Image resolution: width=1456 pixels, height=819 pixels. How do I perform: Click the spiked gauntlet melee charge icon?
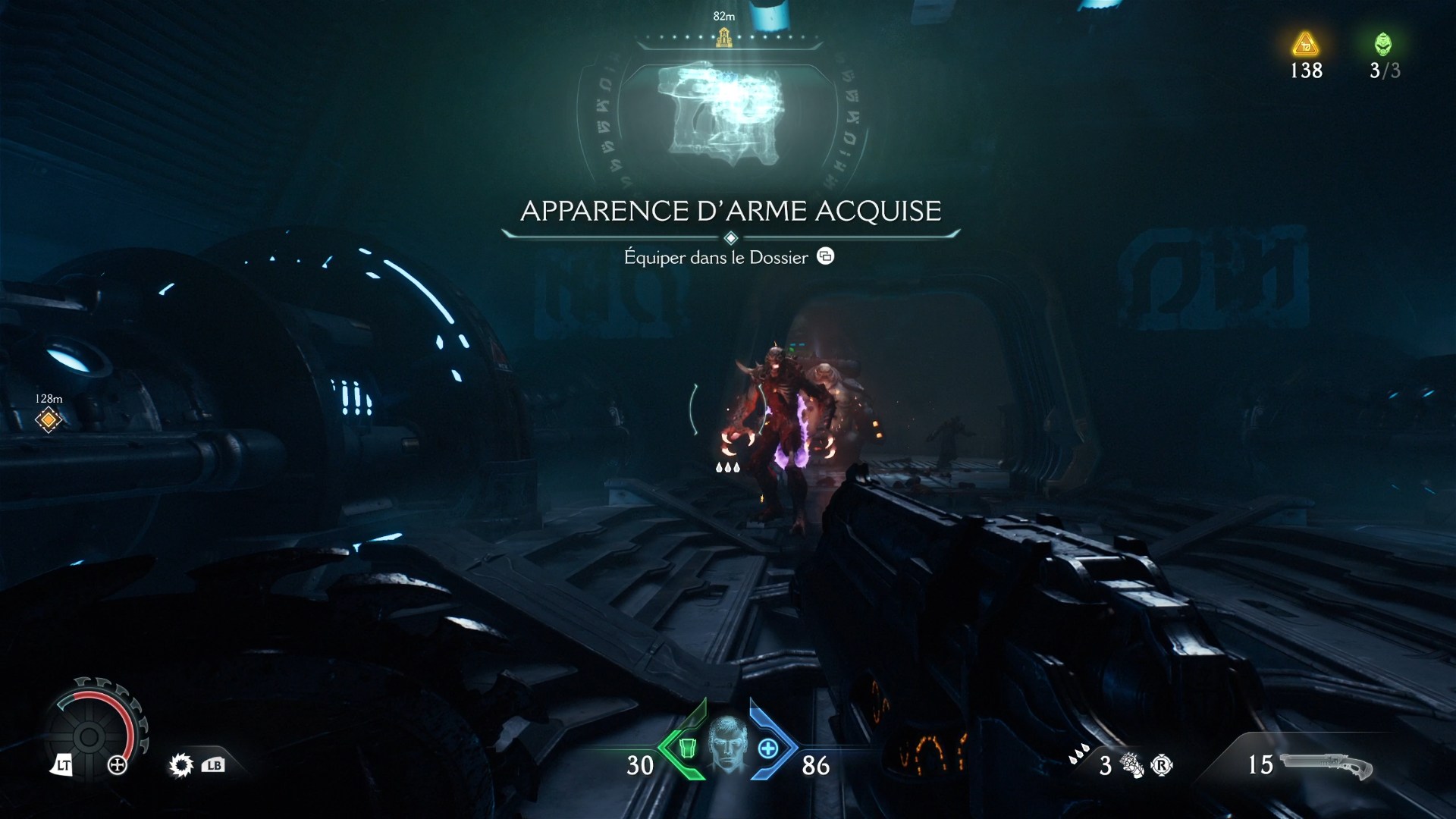[x=1130, y=766]
